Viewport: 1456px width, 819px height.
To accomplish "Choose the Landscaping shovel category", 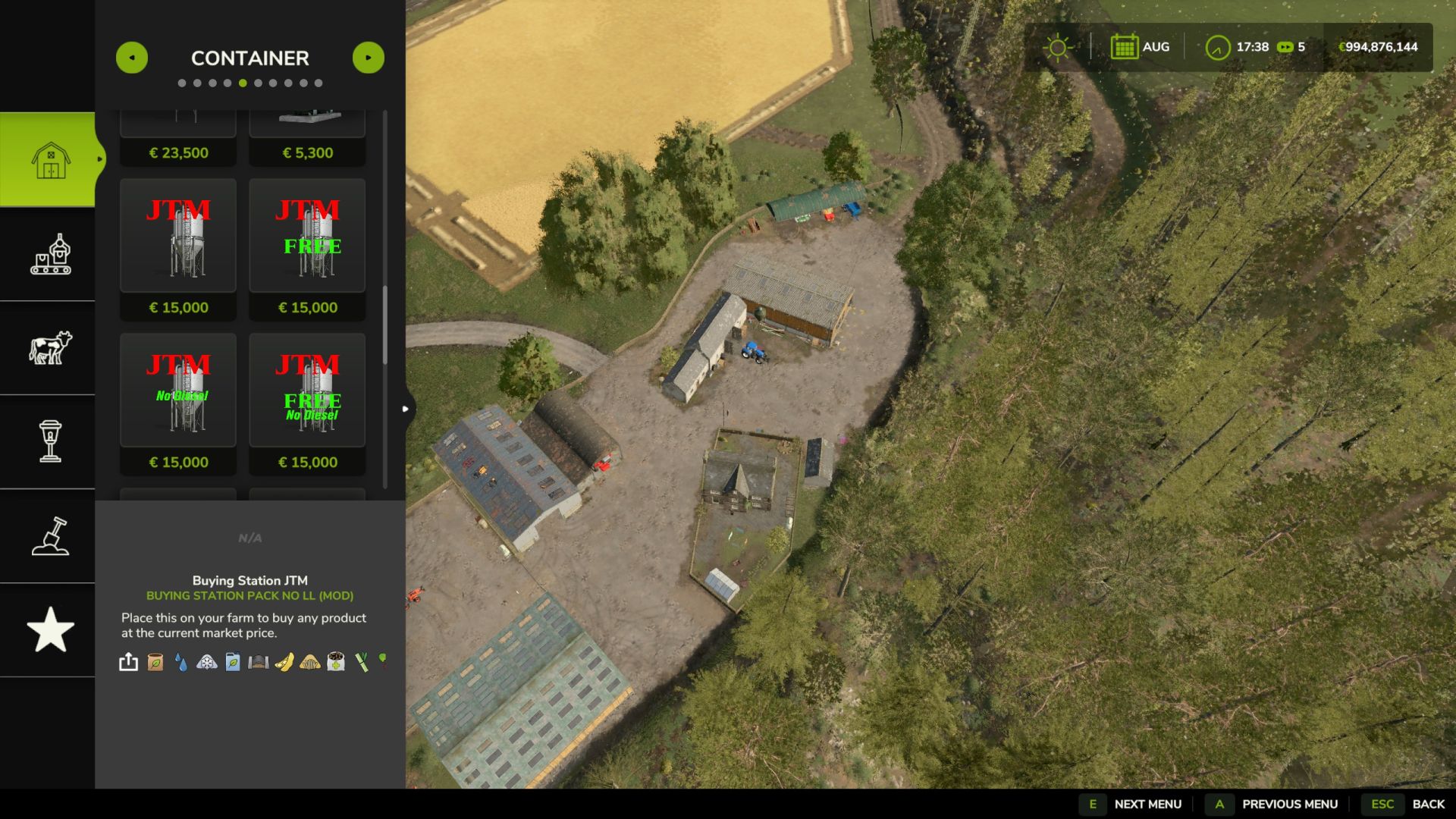I will pos(49,536).
